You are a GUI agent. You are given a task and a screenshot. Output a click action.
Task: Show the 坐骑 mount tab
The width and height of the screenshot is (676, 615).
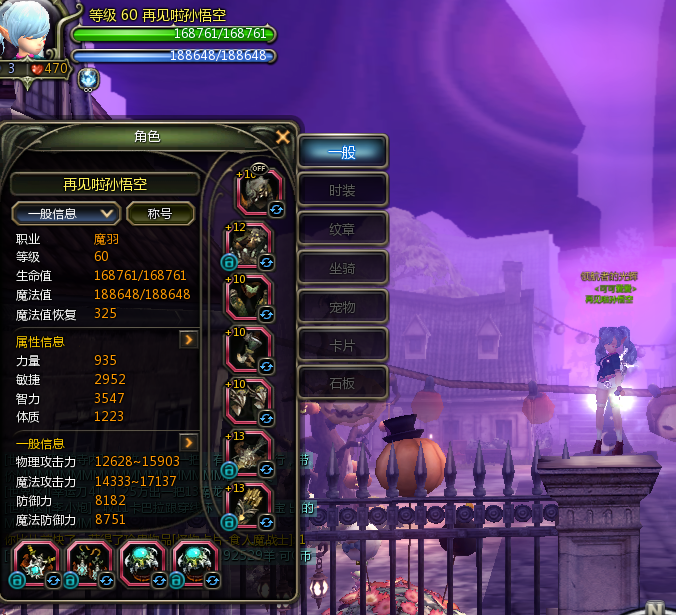[x=342, y=268]
